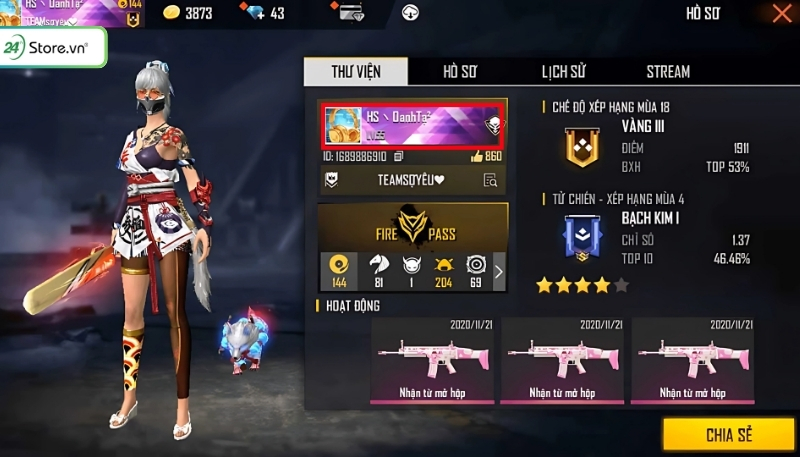Show the Stream tab
The image size is (800, 457).
667,72
